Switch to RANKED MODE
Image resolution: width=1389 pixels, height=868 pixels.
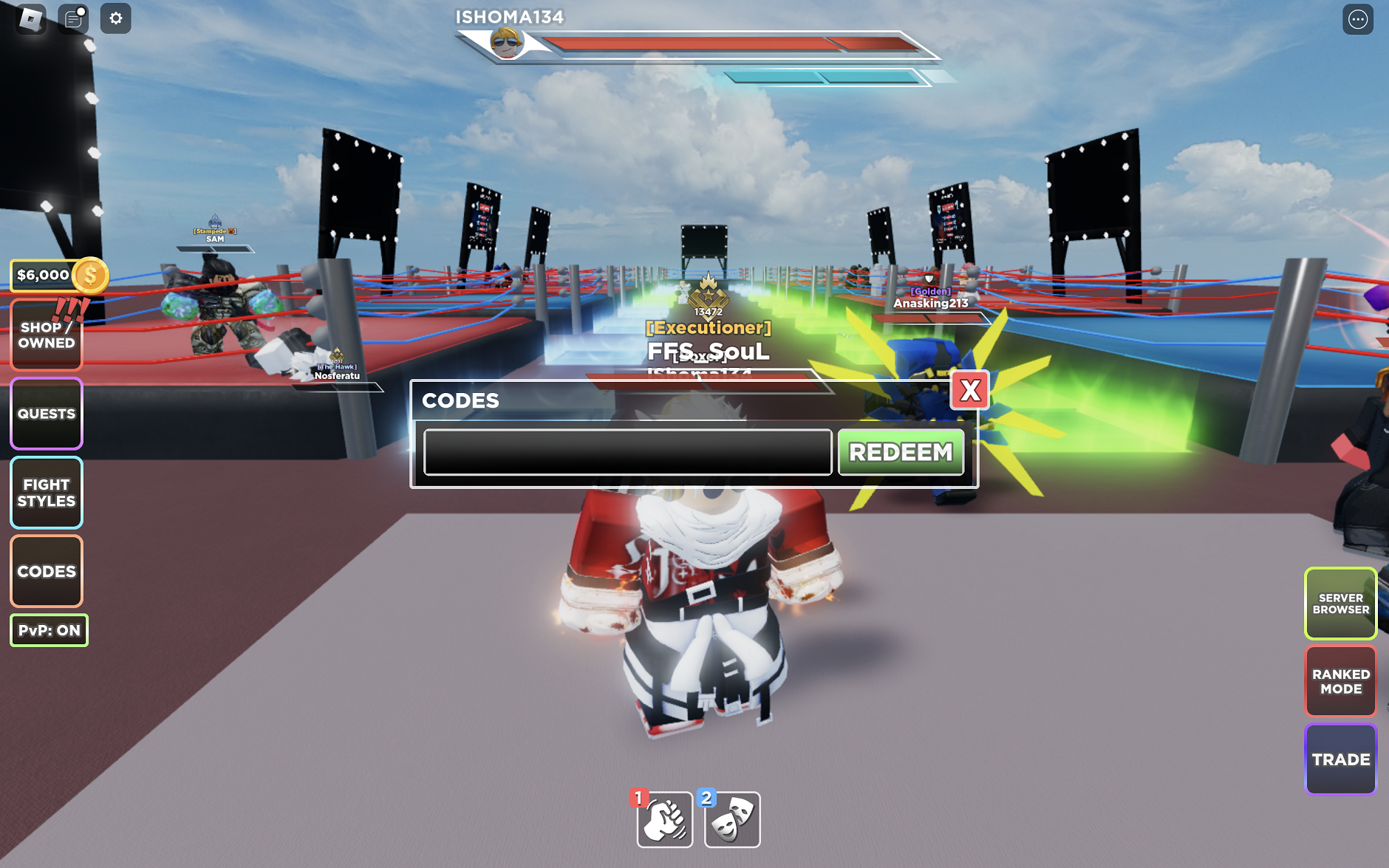1342,680
